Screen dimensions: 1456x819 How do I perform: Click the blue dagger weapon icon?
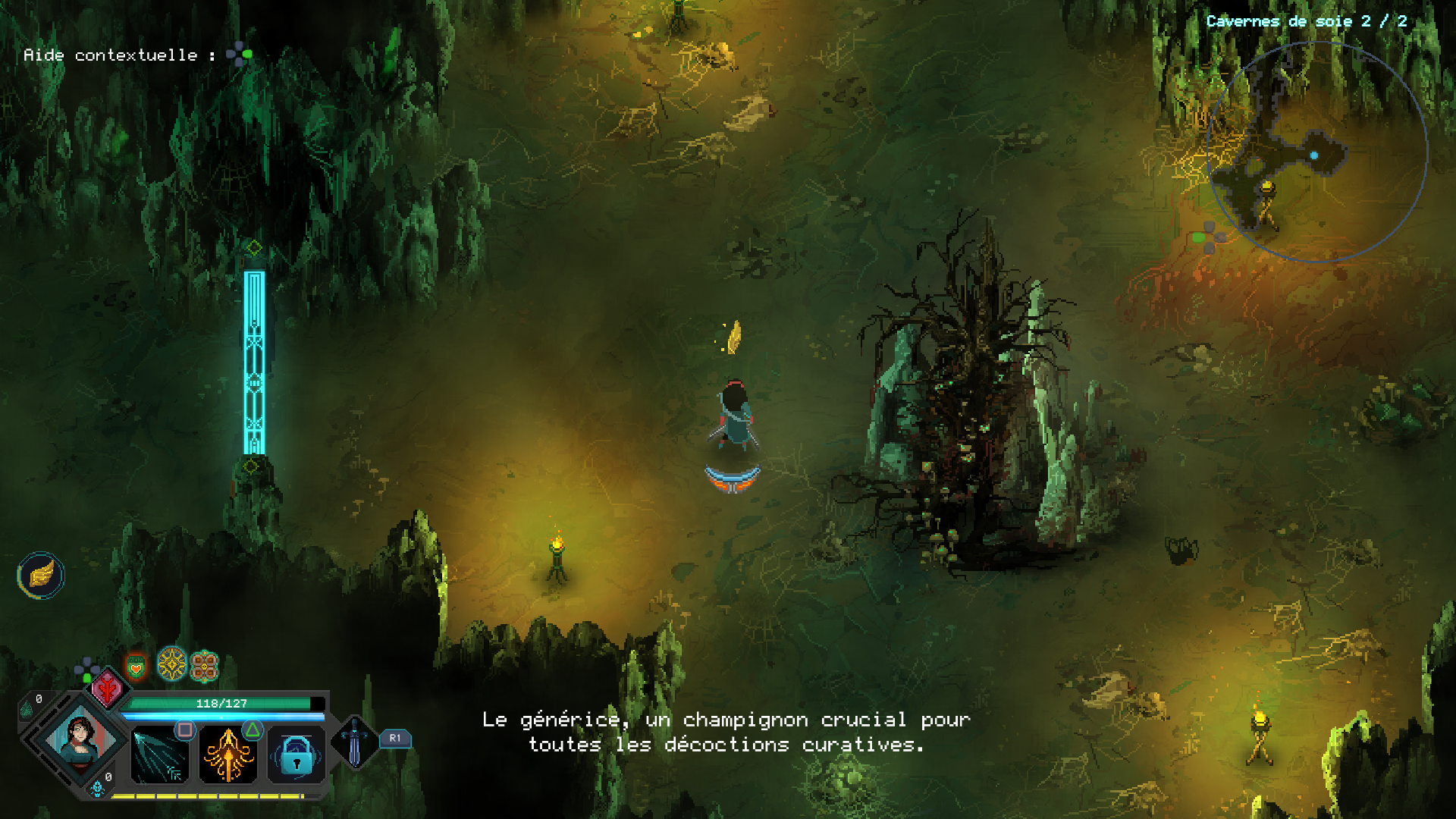[x=354, y=742]
